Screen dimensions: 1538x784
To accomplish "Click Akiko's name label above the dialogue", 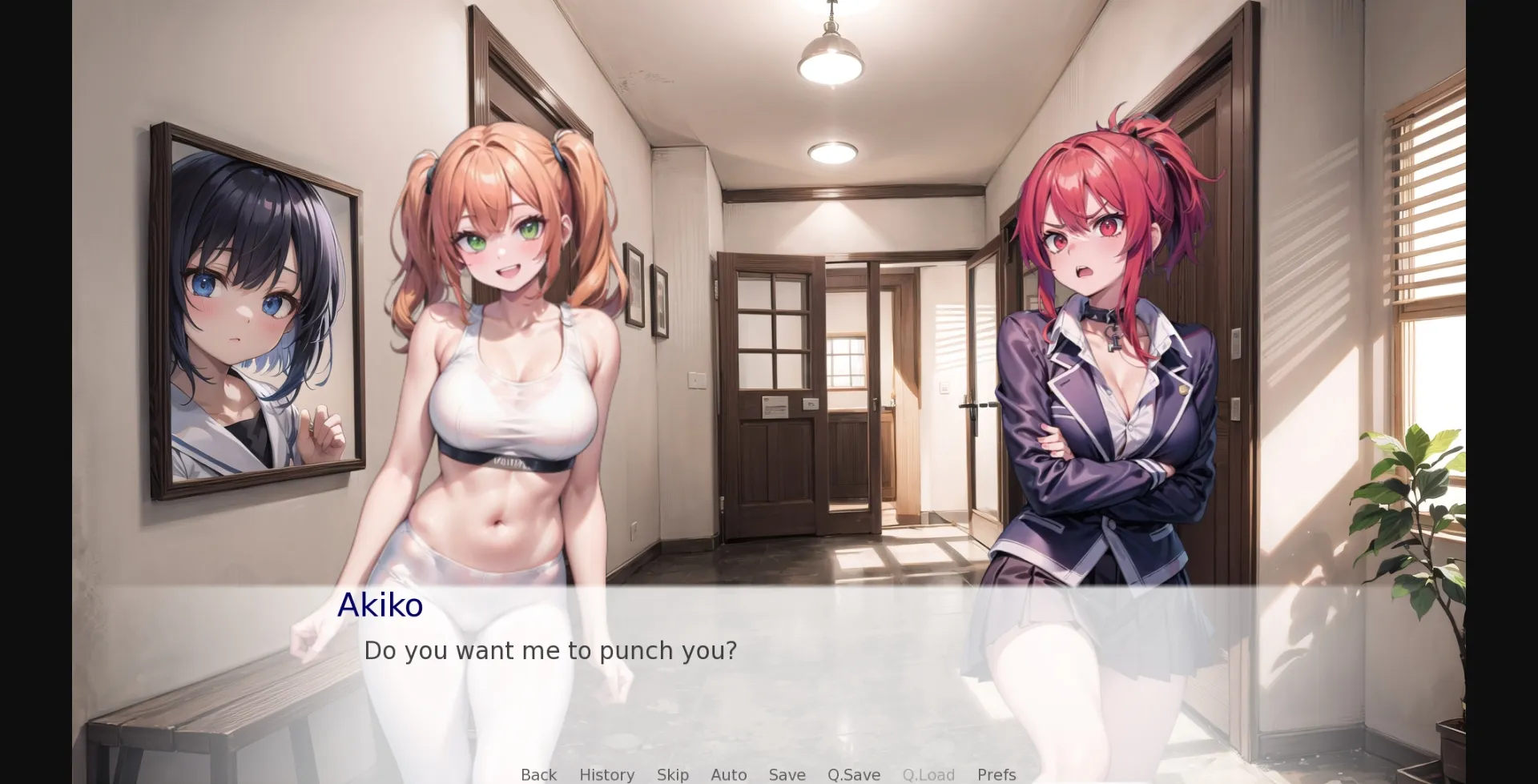I will [x=380, y=605].
